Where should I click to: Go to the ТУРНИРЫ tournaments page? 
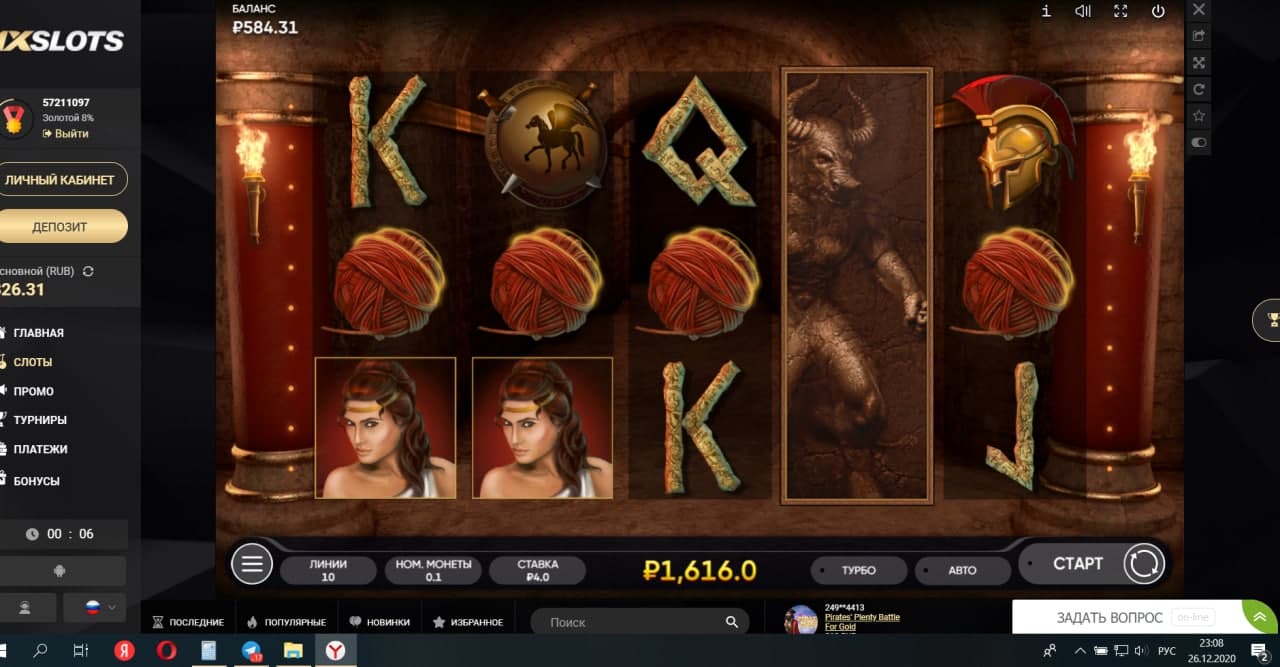[x=40, y=420]
